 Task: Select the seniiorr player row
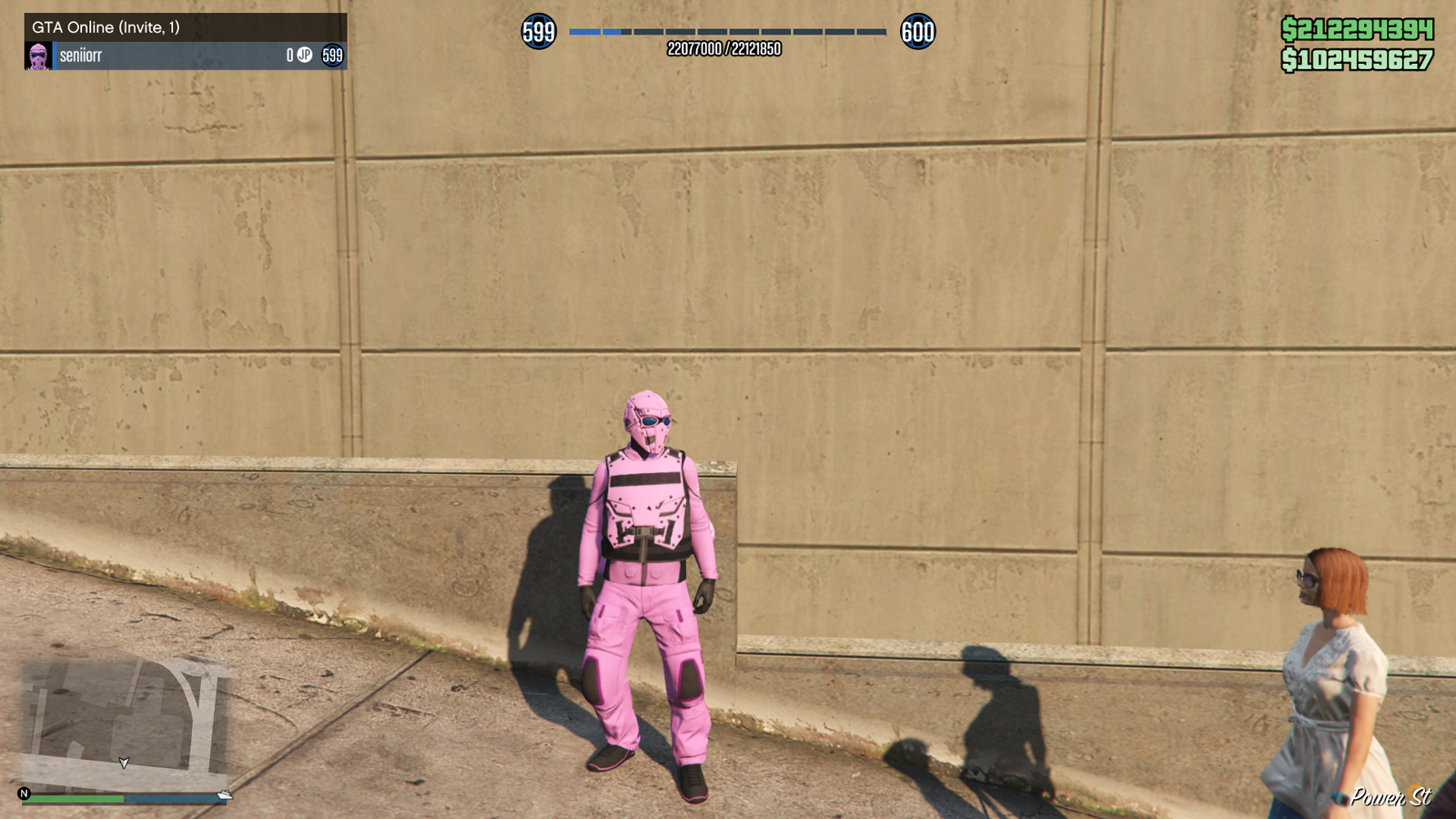click(186, 56)
